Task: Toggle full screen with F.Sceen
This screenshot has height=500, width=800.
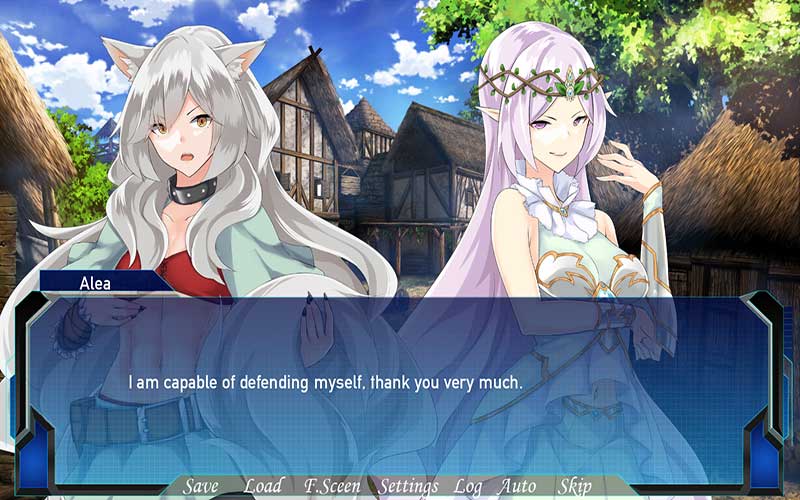Action: point(334,486)
